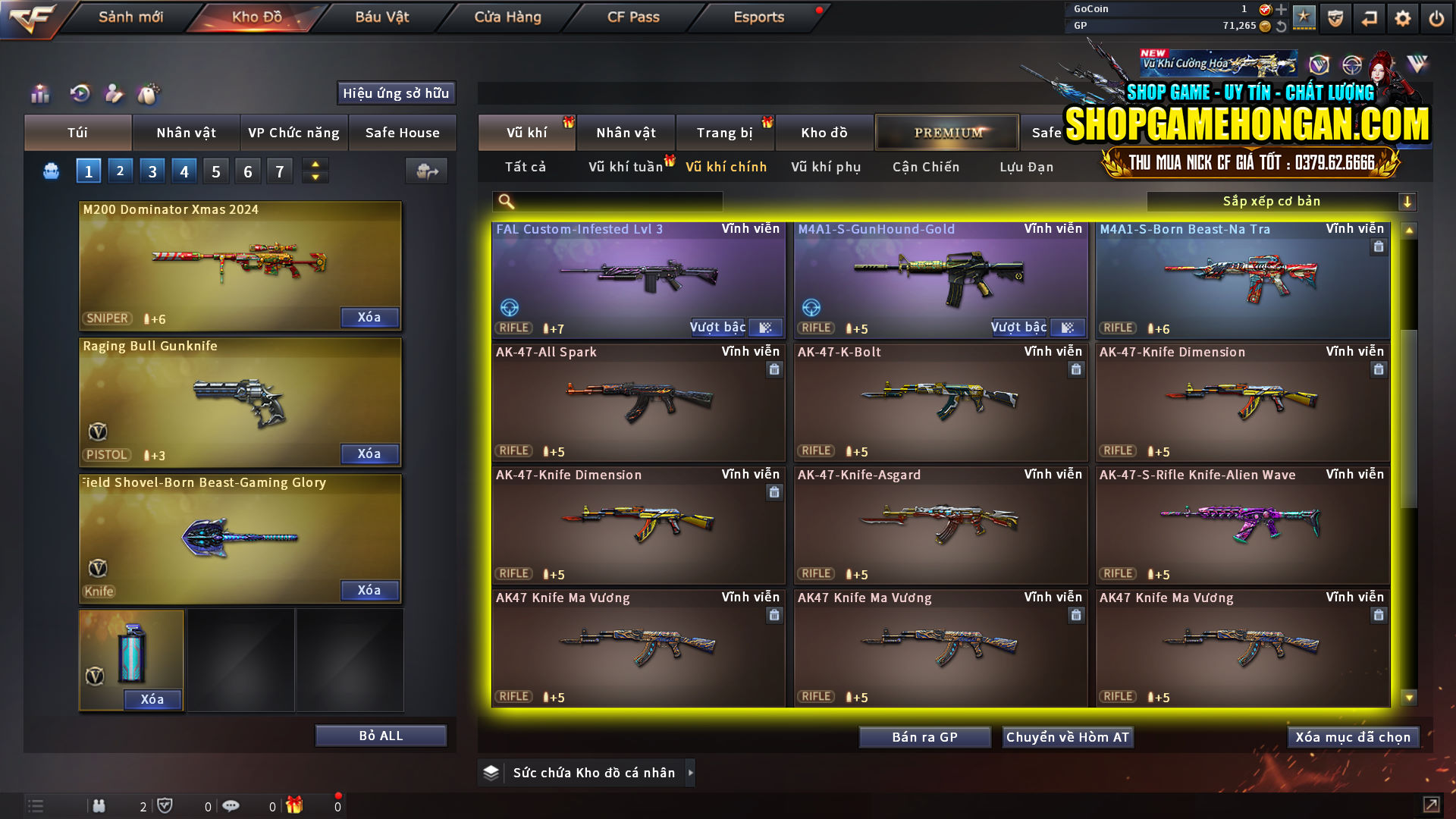Click Vượt bậc on FAL Custom-Infested Lvl 3
The image size is (1456, 819).
717,327
